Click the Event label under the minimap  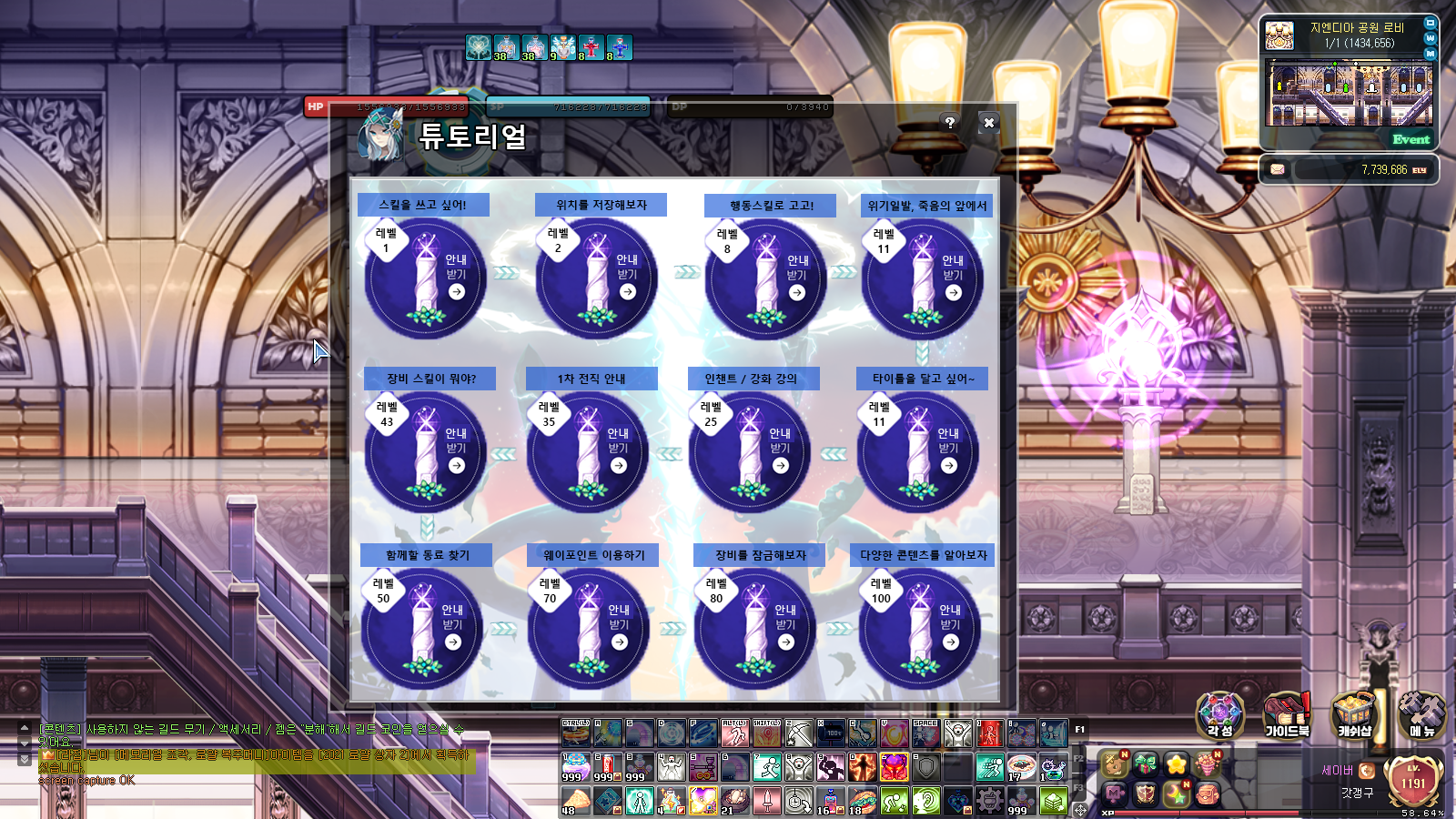(x=1410, y=139)
